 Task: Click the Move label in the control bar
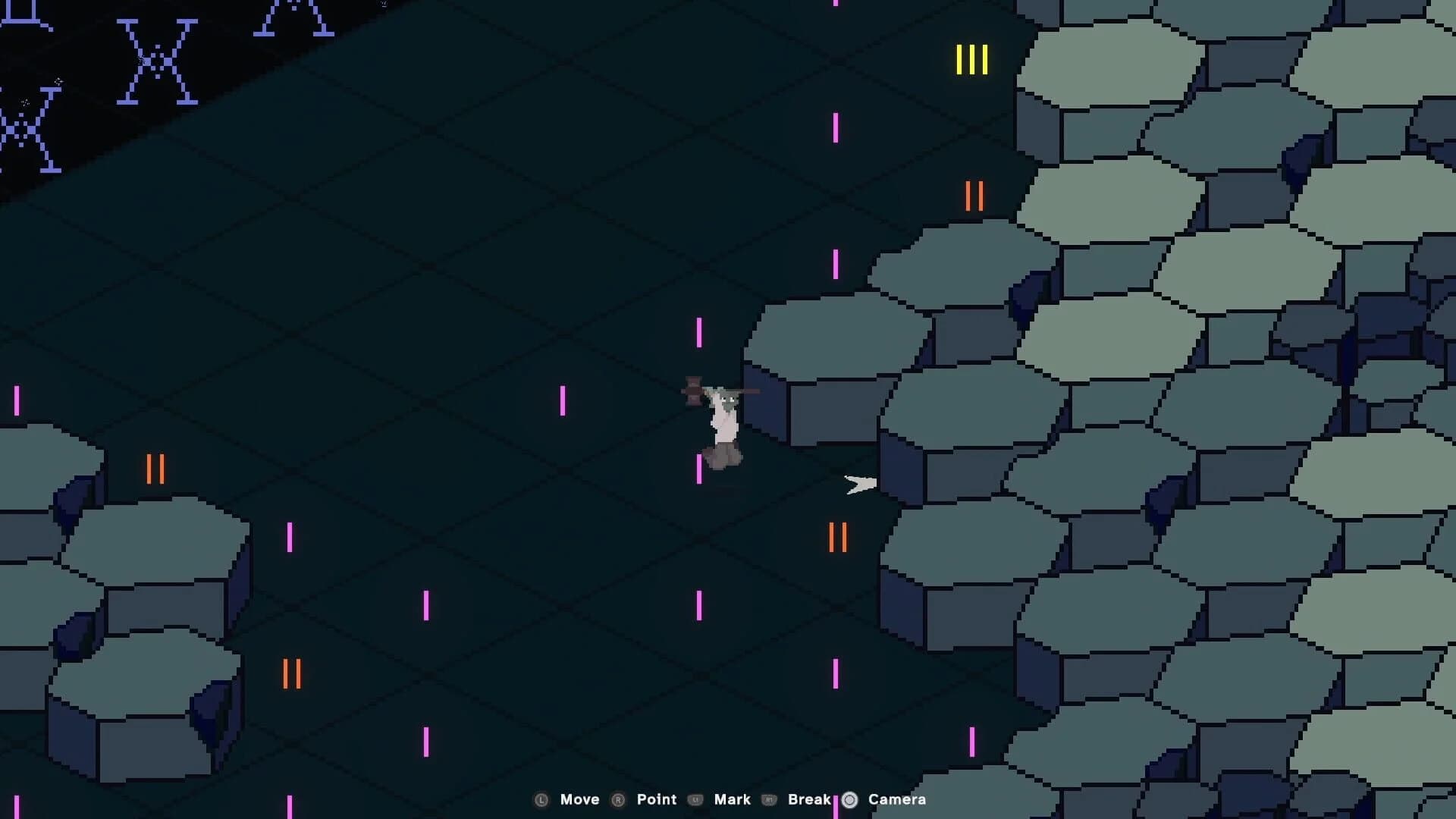pyautogui.click(x=580, y=799)
